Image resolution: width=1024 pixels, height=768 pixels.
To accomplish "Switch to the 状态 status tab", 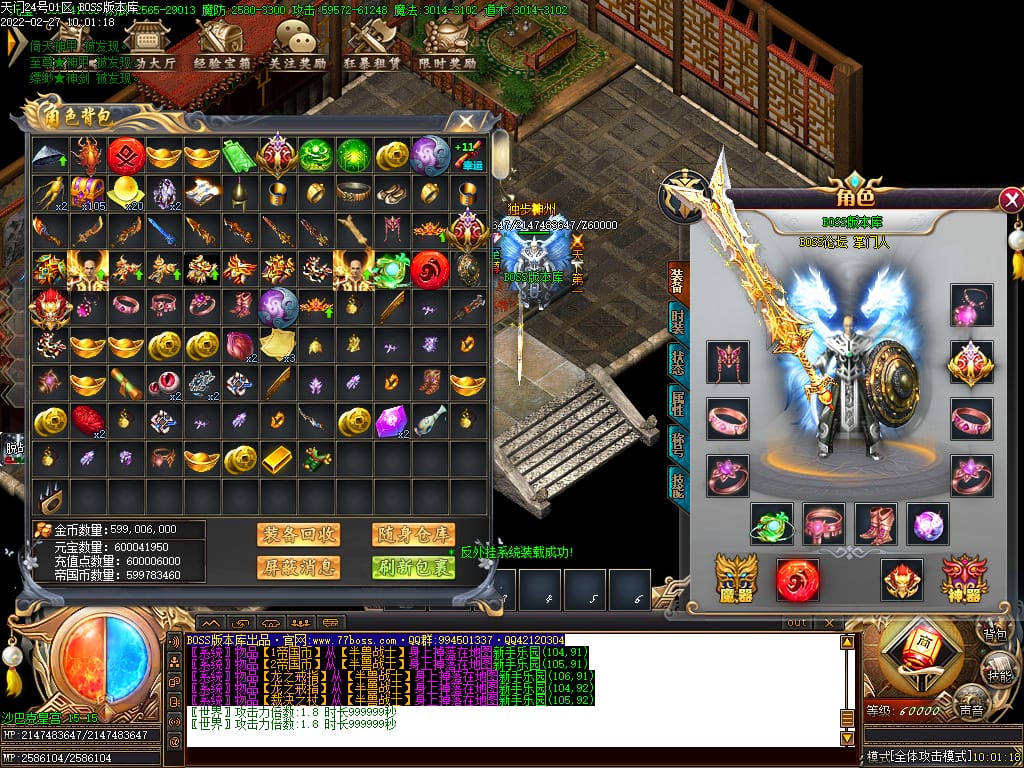I will (x=678, y=361).
